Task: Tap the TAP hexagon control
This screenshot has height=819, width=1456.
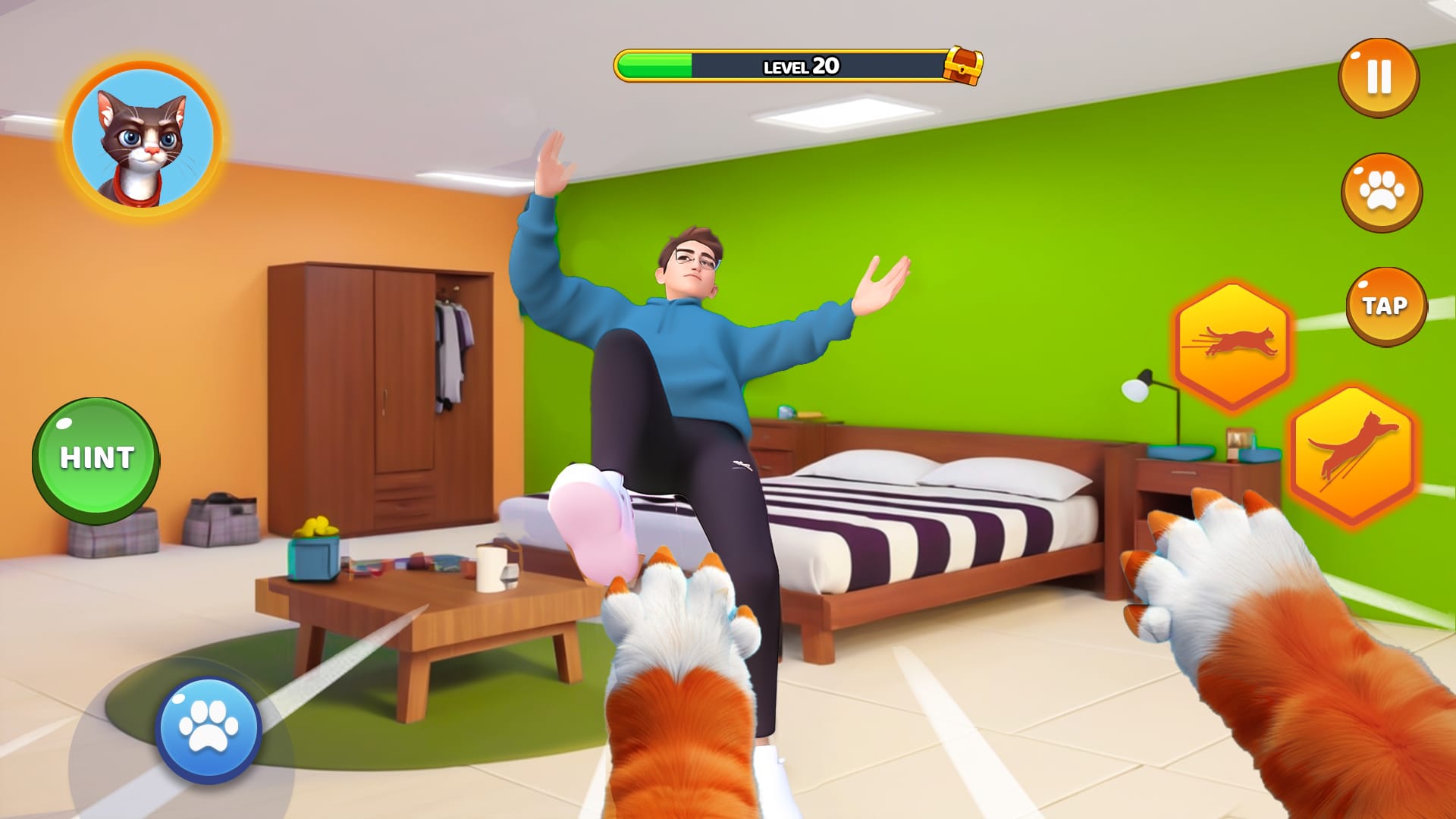Action: 1385,305
